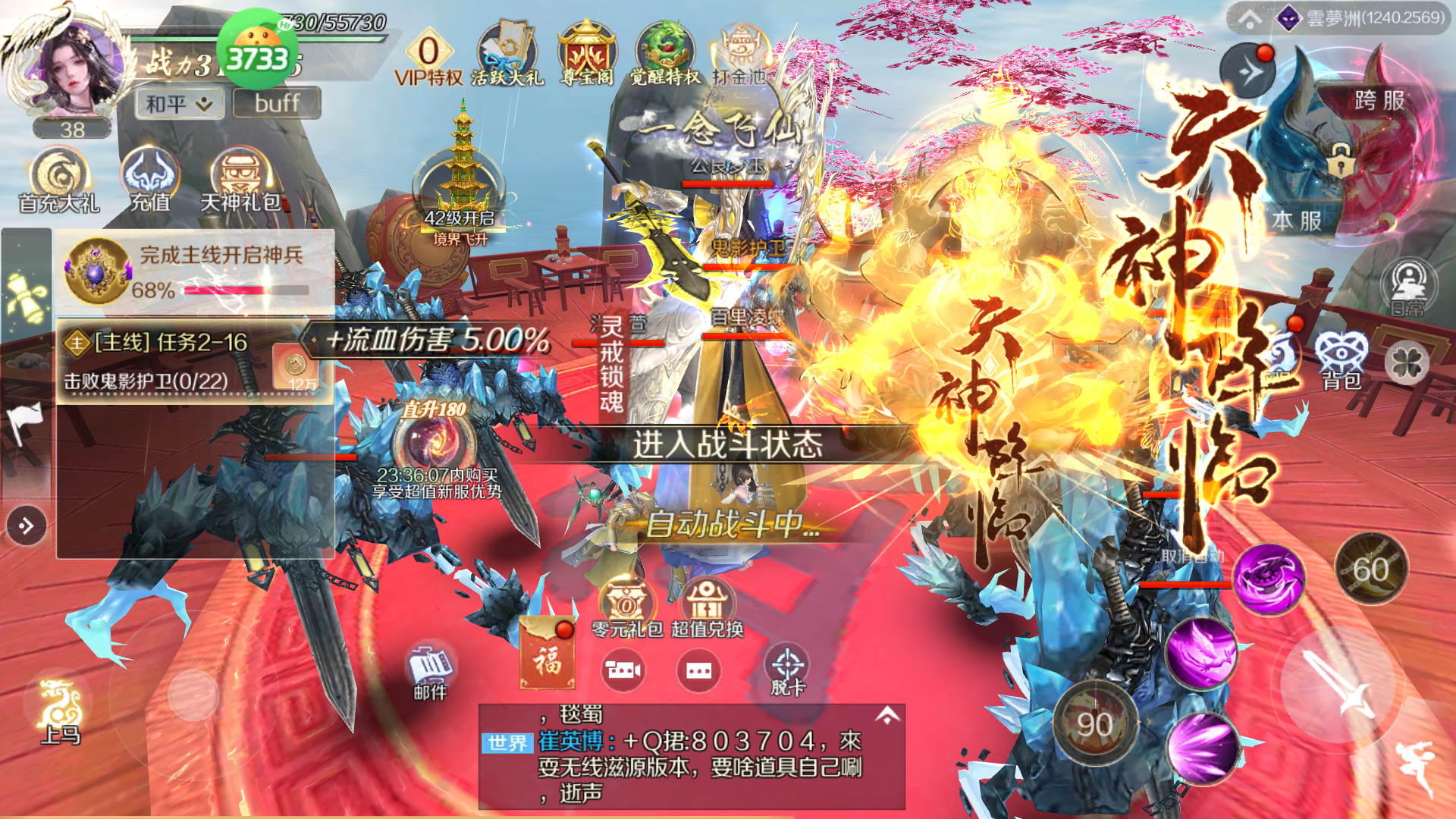Click the buff button
Viewport: 1456px width, 819px height.
point(277,103)
